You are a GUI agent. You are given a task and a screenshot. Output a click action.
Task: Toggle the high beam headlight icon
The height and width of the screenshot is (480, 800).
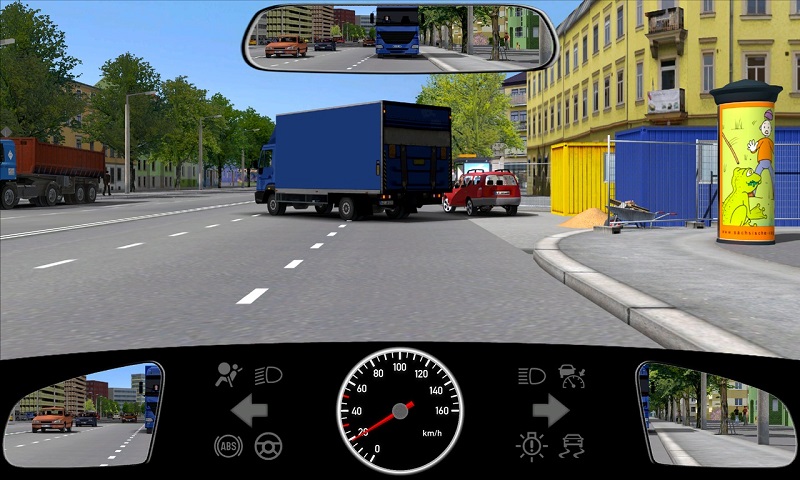(532, 376)
